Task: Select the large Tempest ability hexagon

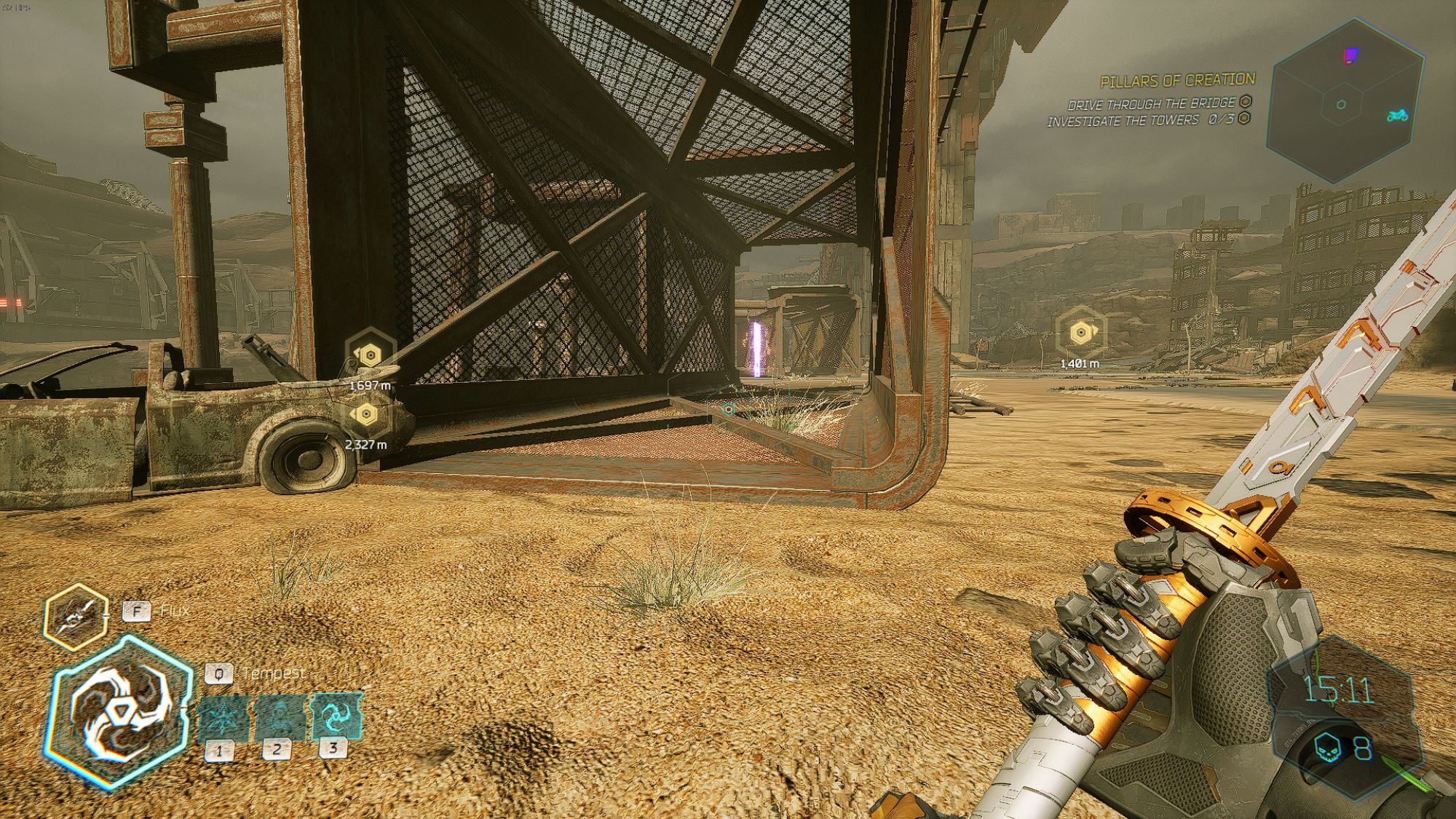Action: (118, 713)
